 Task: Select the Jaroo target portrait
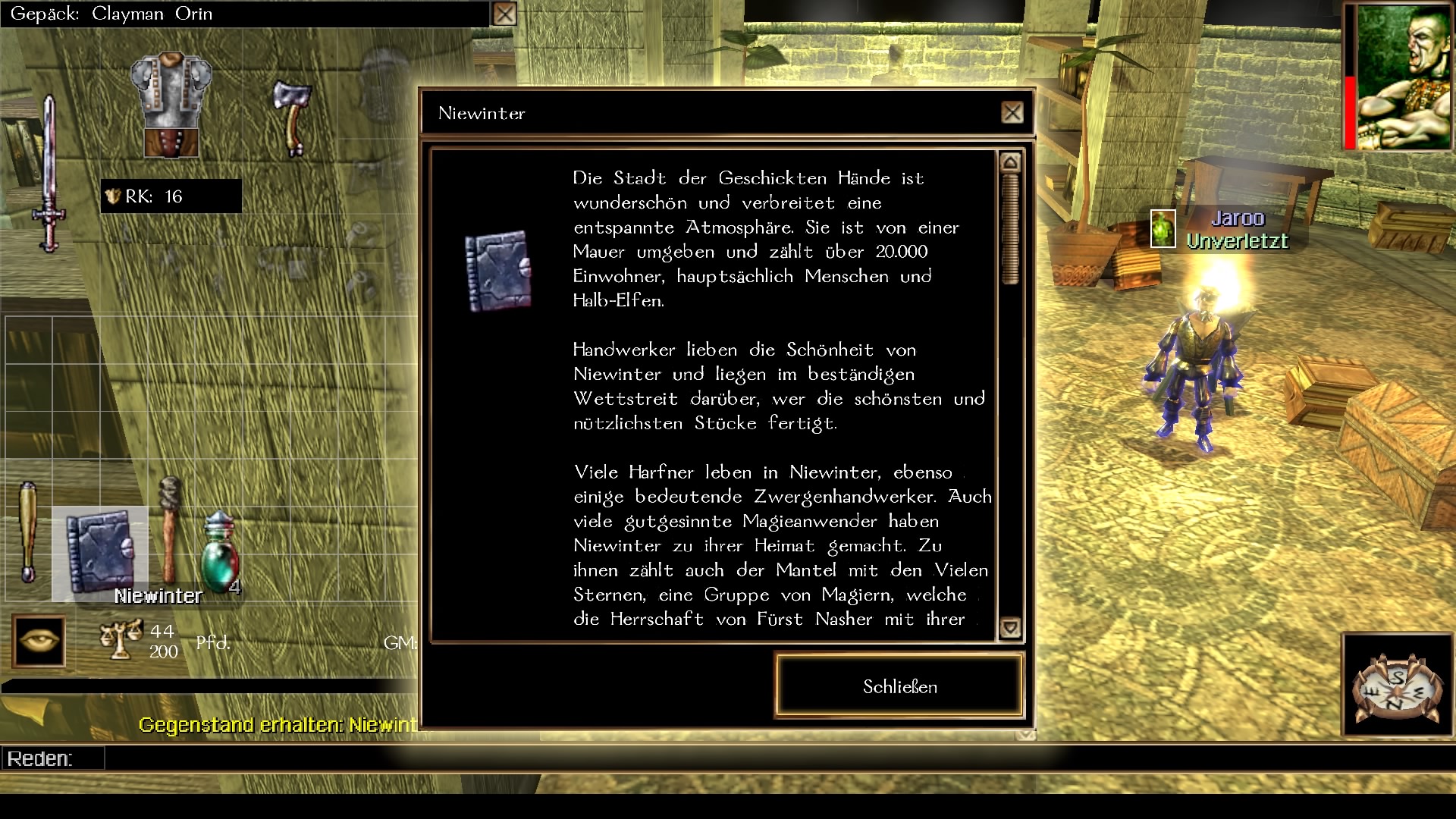(1163, 228)
